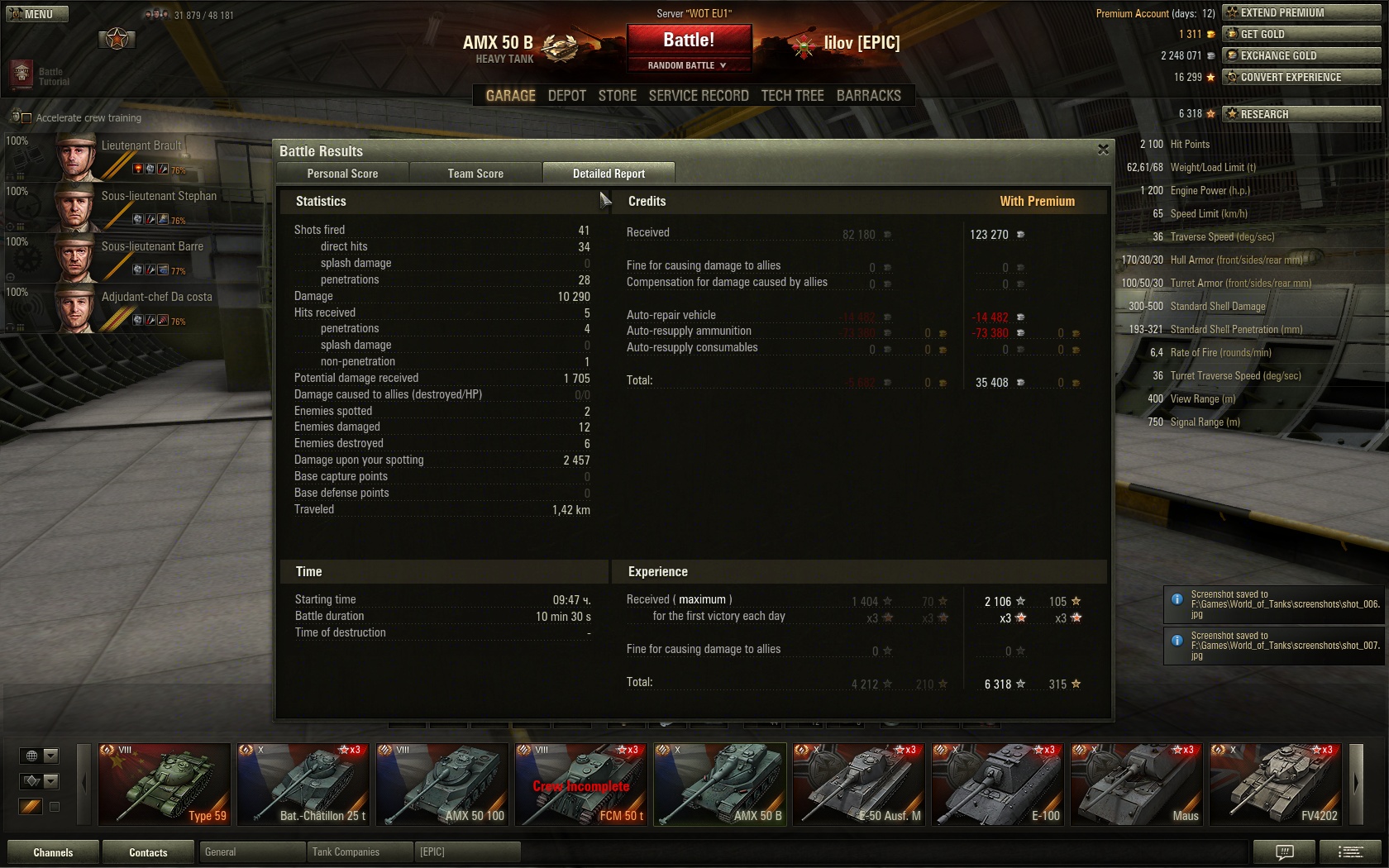
Task: Close the Battle Results window
Action: pos(1103,150)
